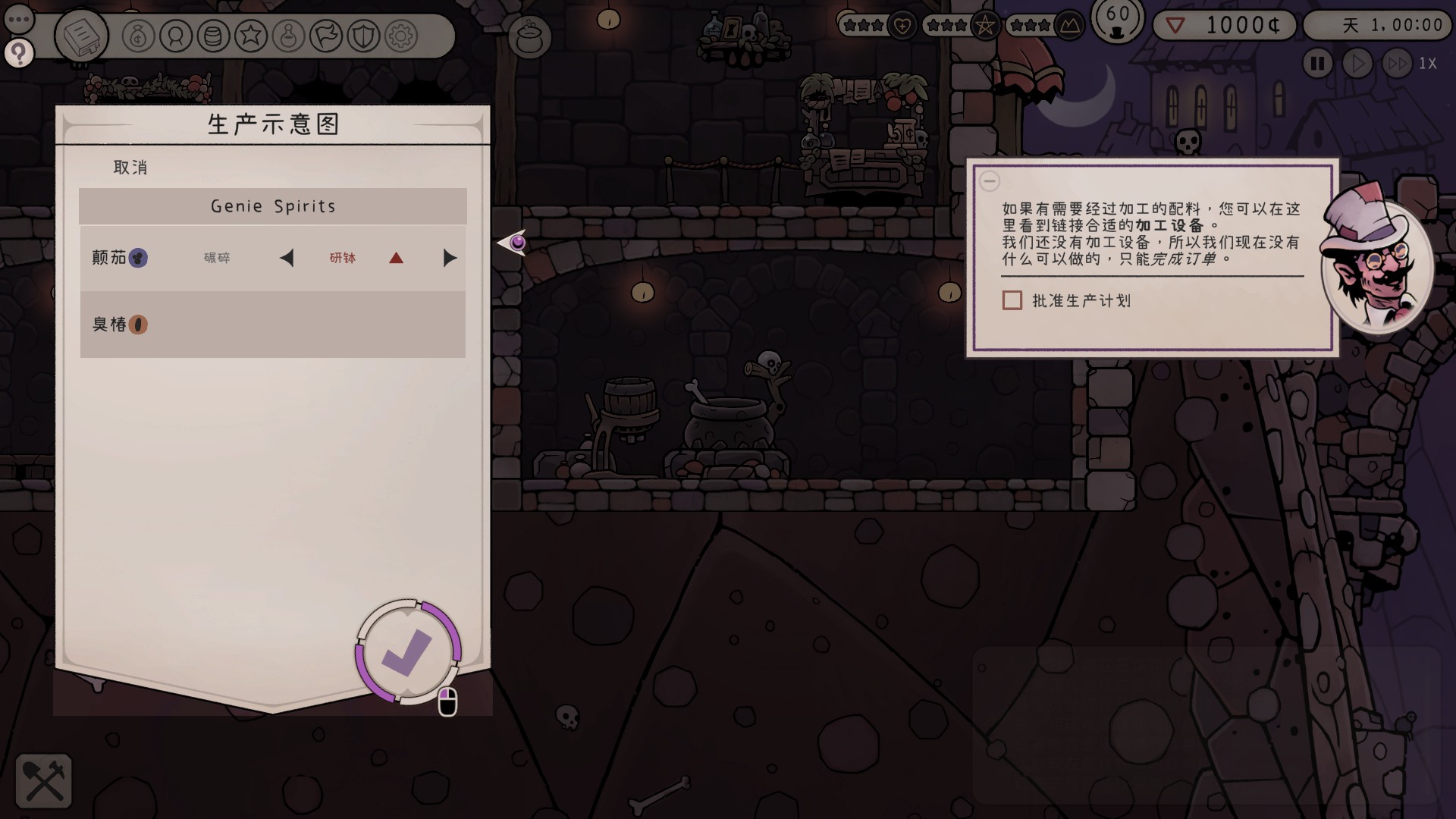Image resolution: width=1456 pixels, height=819 pixels.
Task: Set game to fast-forward speed
Action: [1397, 64]
